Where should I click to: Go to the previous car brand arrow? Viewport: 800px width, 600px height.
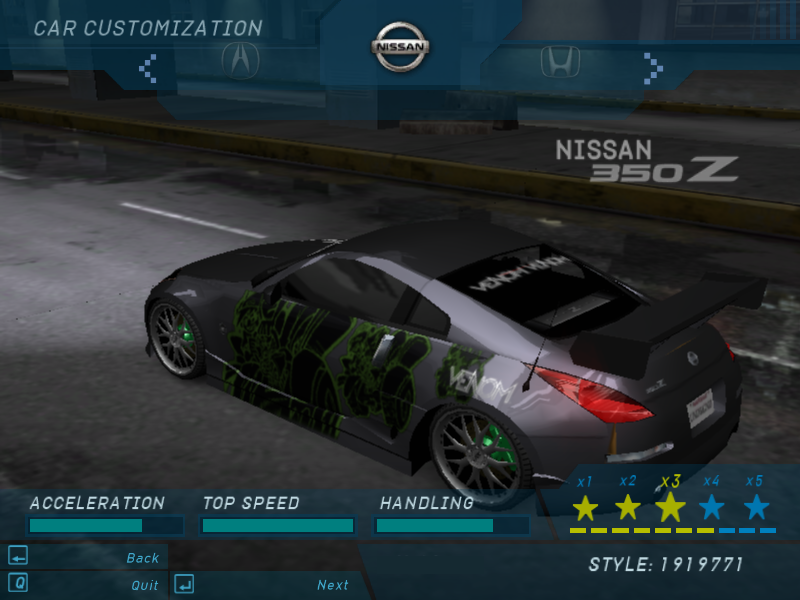[x=148, y=68]
